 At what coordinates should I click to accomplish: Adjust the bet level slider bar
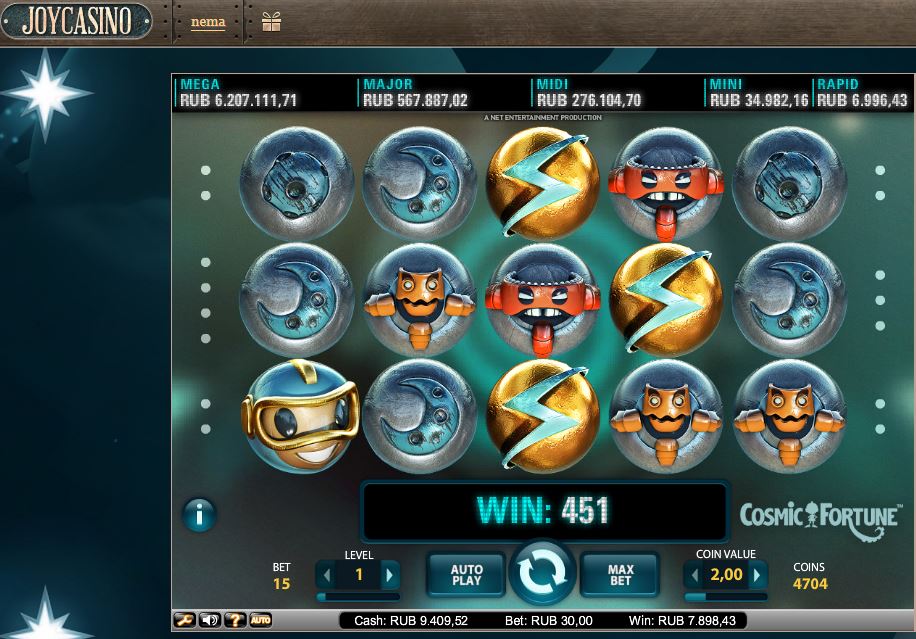coord(358,596)
